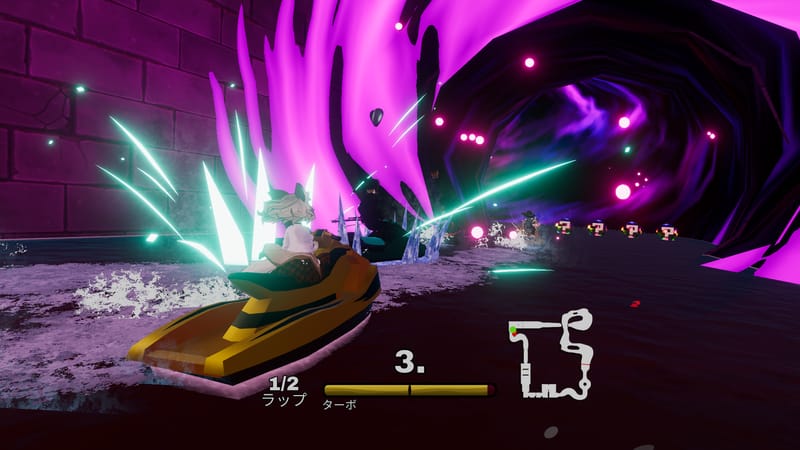Click the track minimap

pyautogui.click(x=549, y=355)
